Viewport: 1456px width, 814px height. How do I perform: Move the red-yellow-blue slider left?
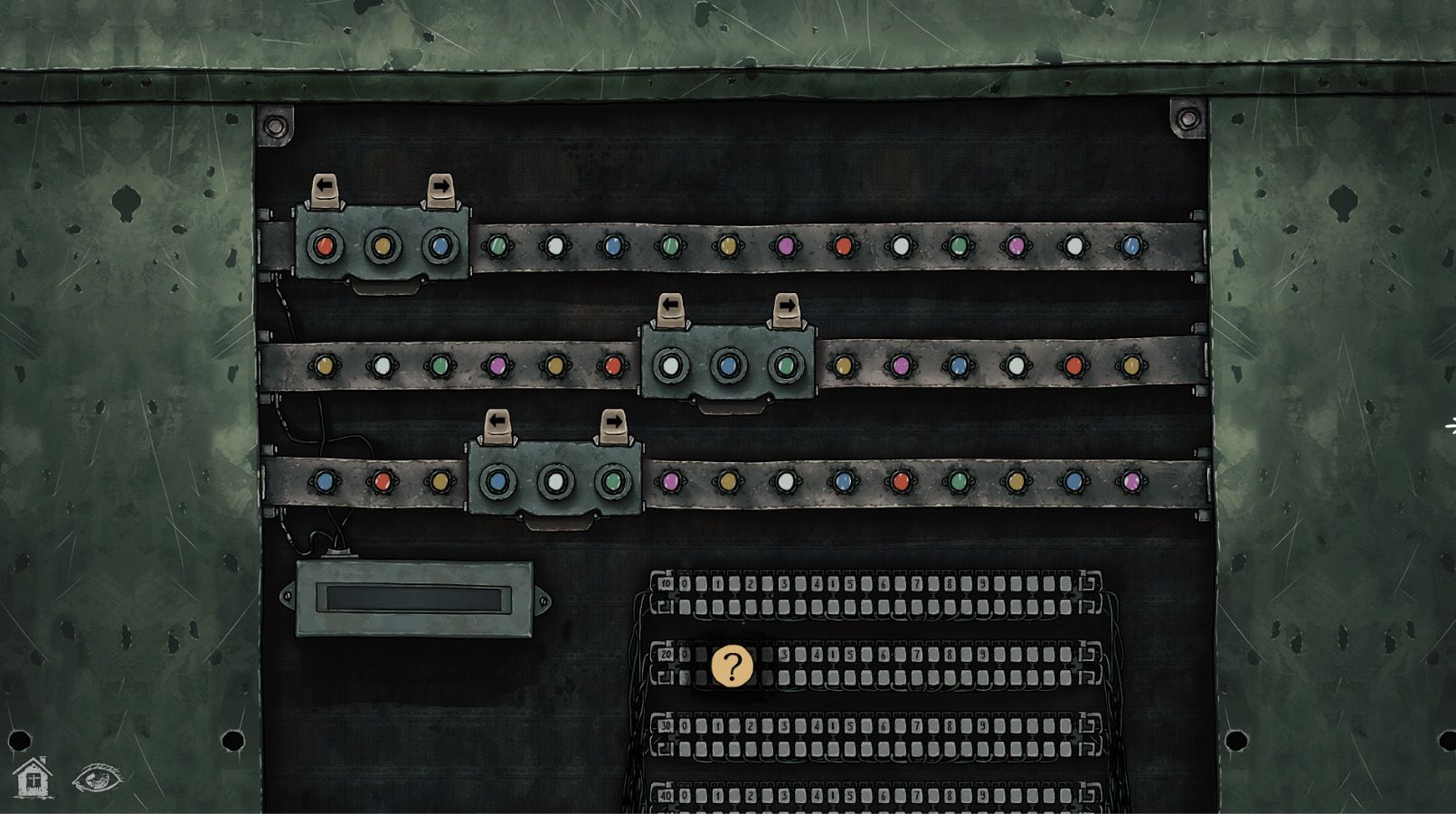pyautogui.click(x=325, y=190)
